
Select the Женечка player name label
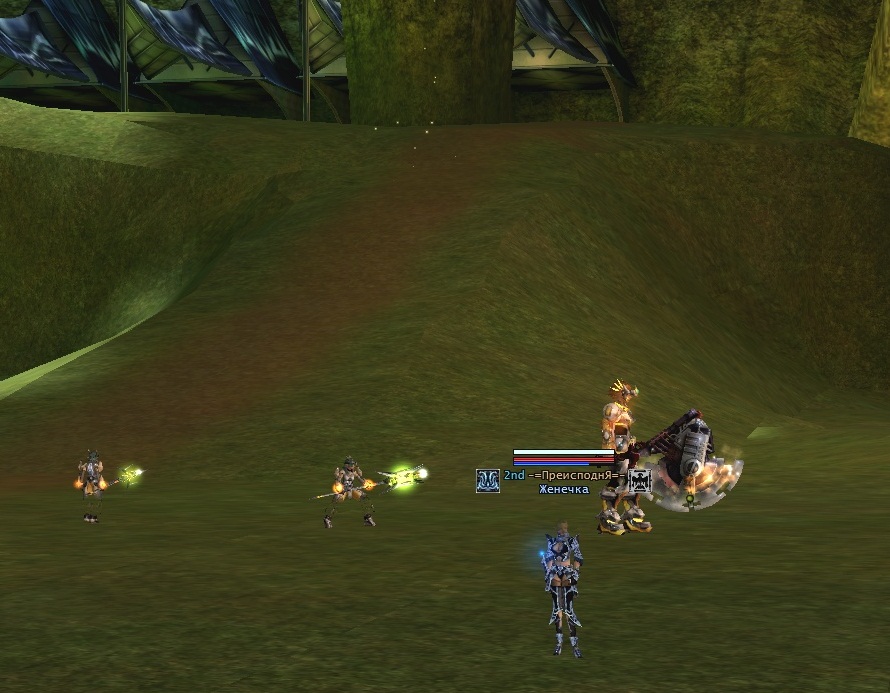coord(564,490)
